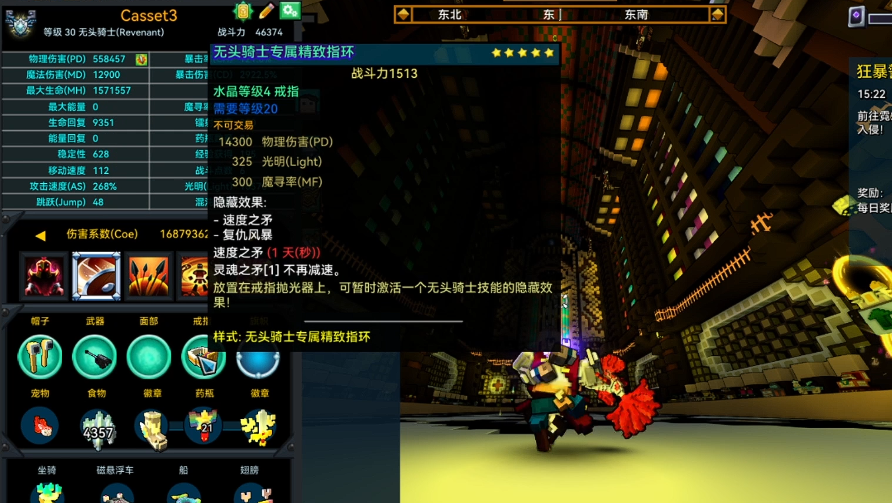Select the highlighted spear swing skill icon
The image size is (892, 503).
pos(96,276)
